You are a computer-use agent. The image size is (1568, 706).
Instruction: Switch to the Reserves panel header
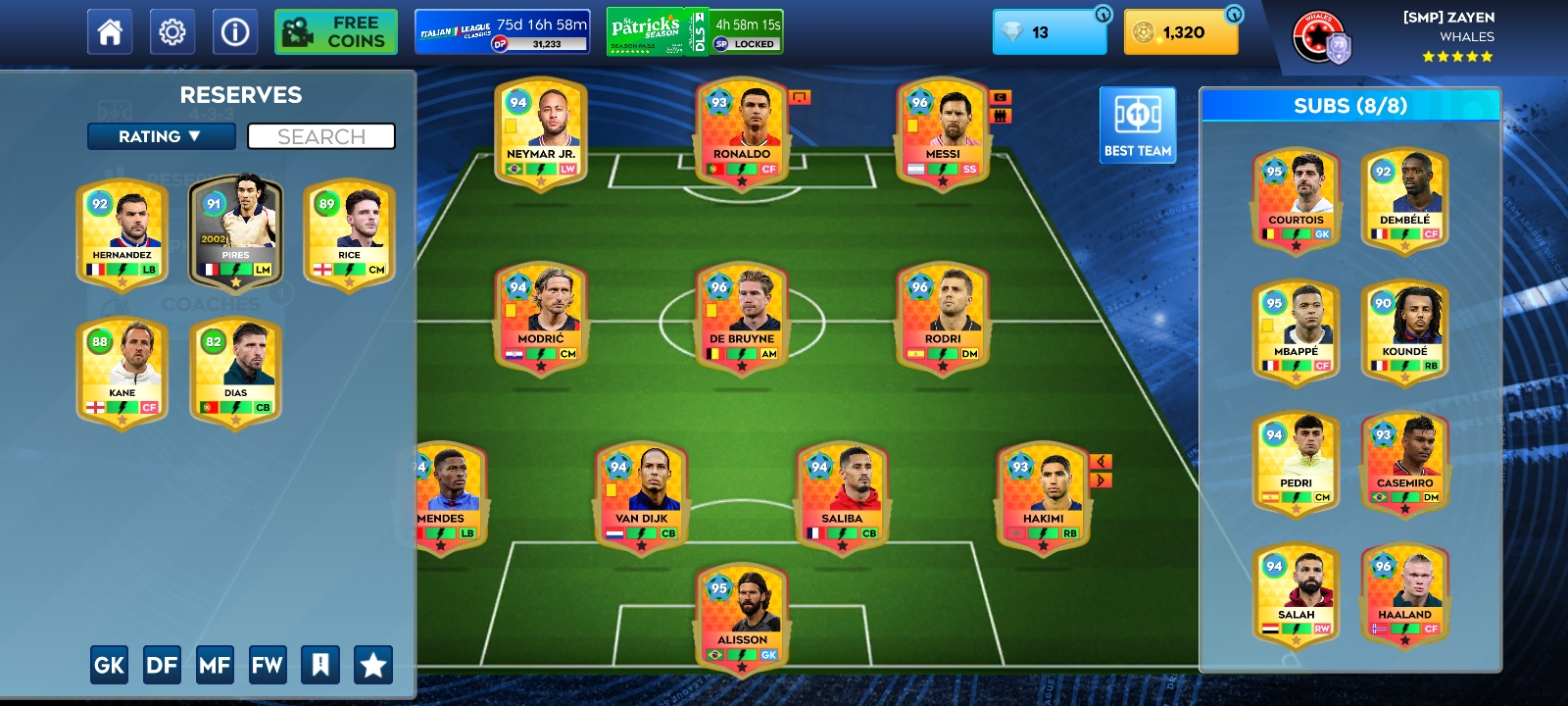240,95
